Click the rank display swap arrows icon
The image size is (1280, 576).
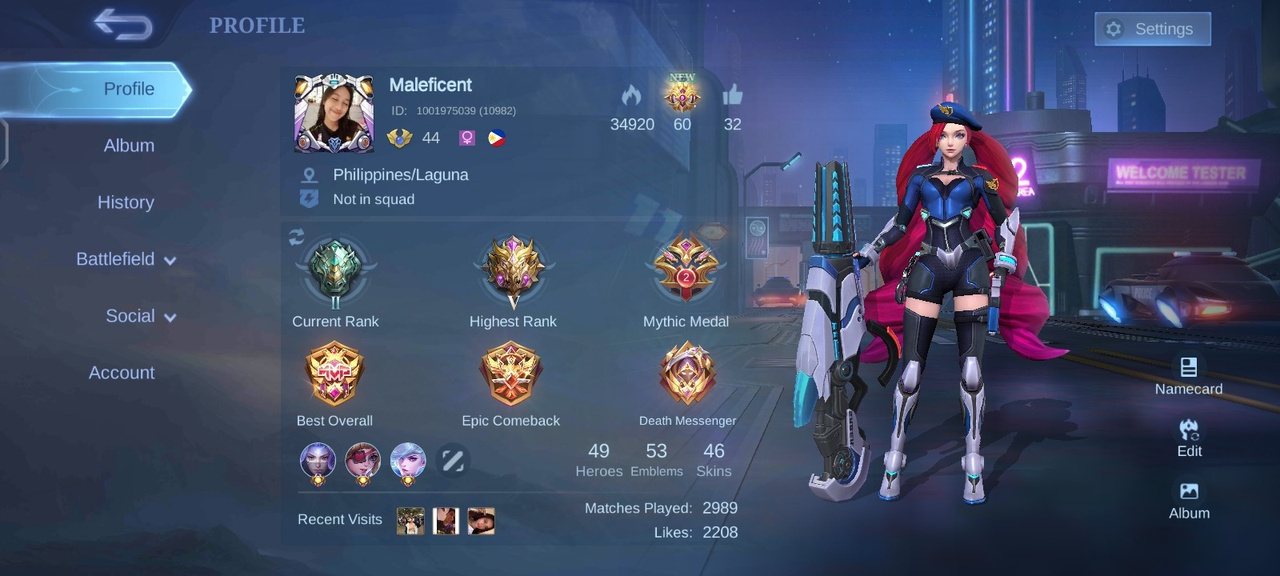pos(296,237)
